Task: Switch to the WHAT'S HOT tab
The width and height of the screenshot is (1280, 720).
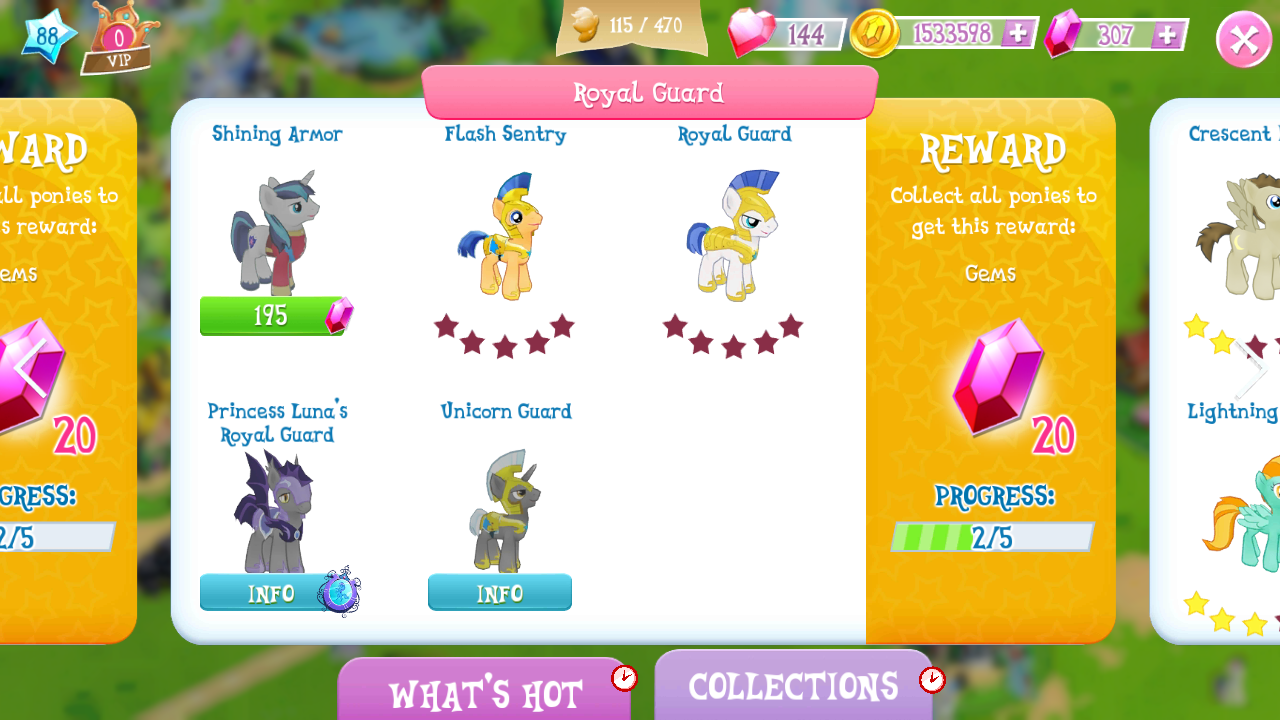Action: point(487,689)
